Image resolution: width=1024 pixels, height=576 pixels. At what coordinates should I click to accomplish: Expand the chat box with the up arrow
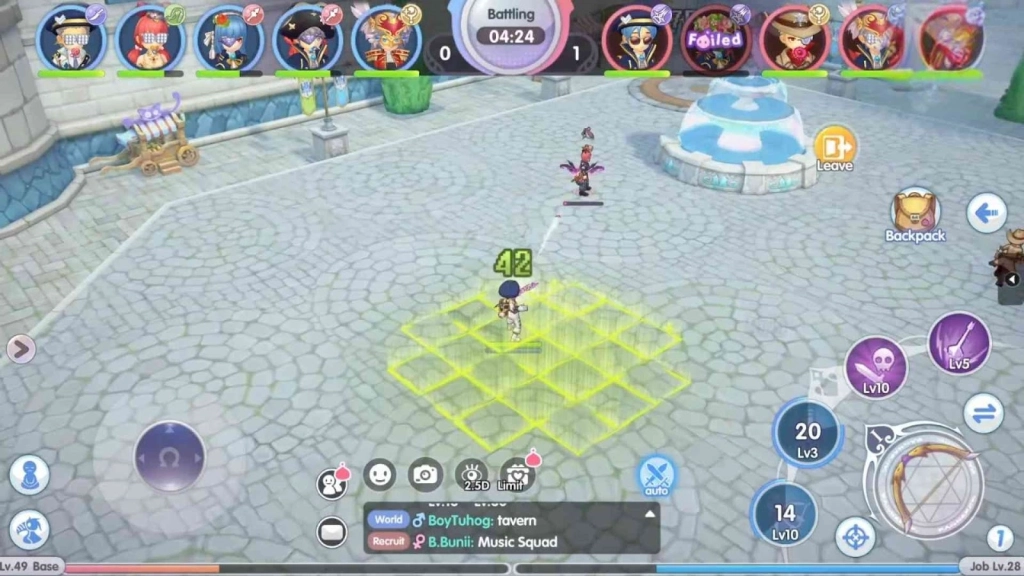(650, 514)
